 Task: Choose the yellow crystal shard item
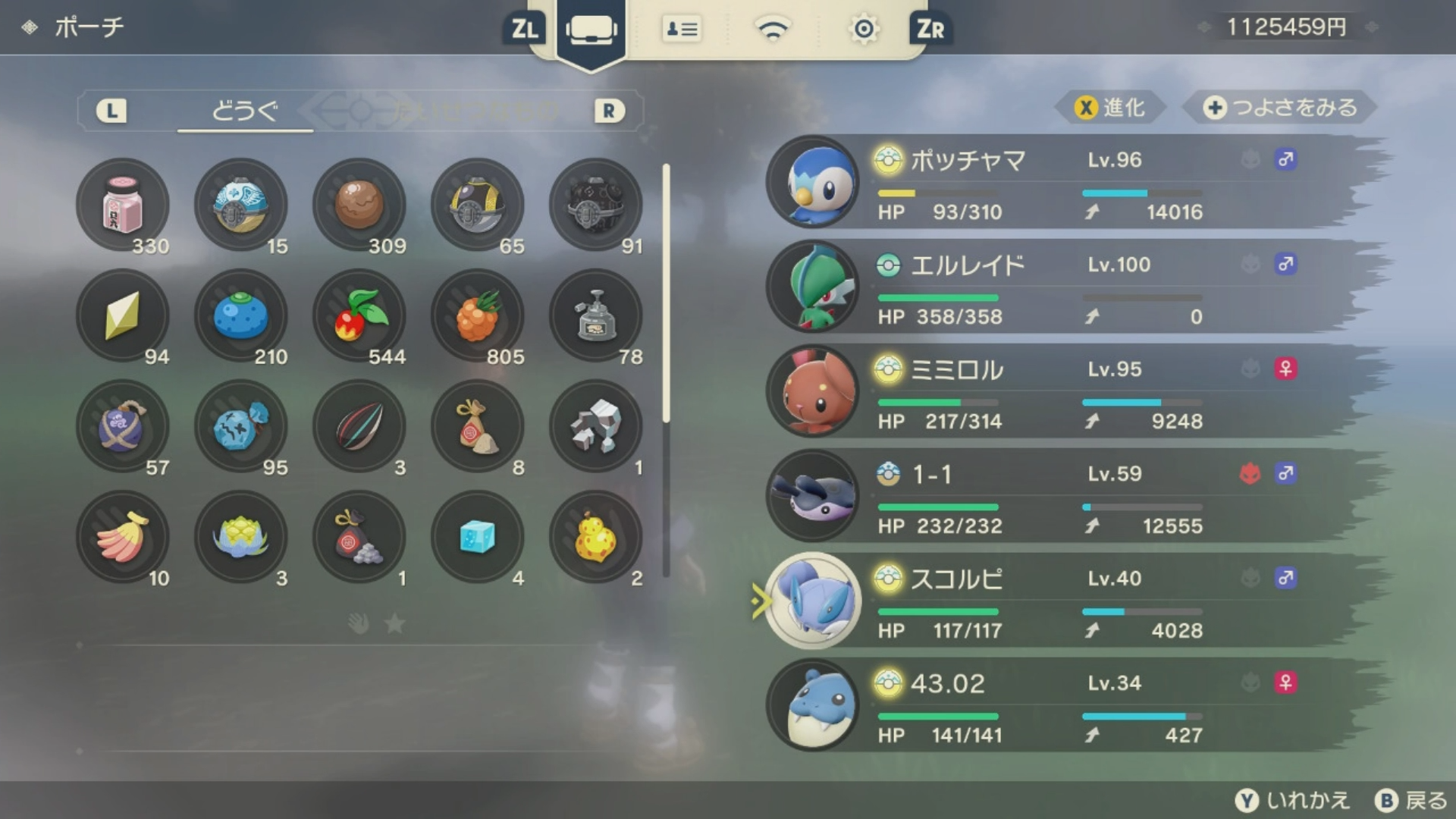pos(123,315)
